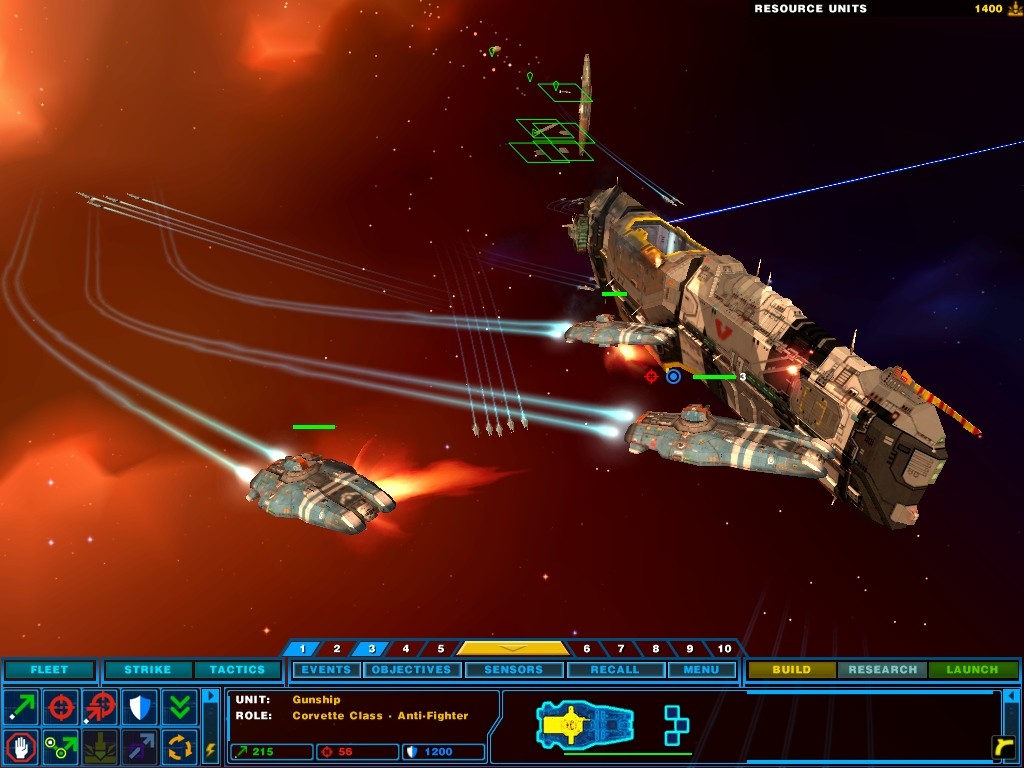Open the Research manager
The image size is (1024, 768).
tap(882, 670)
